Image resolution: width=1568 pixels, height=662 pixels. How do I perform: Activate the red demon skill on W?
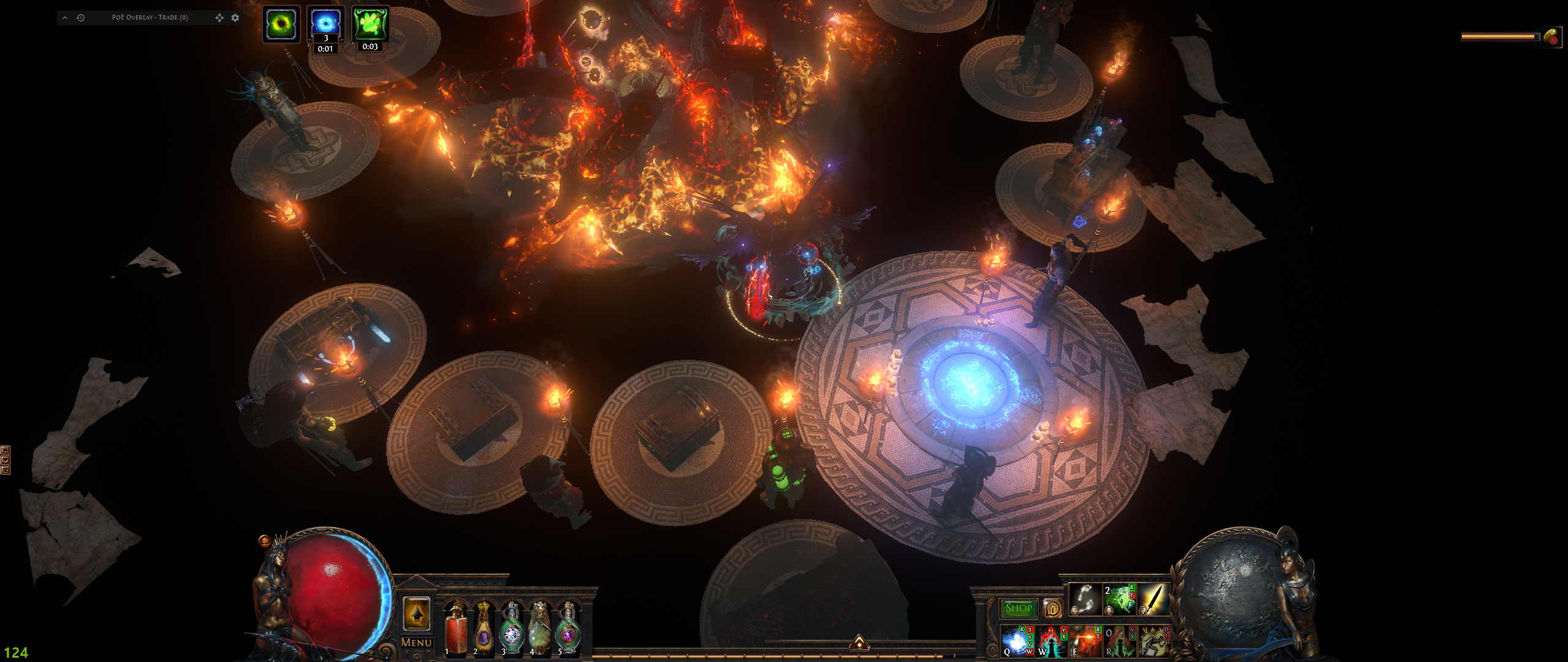point(1050,641)
